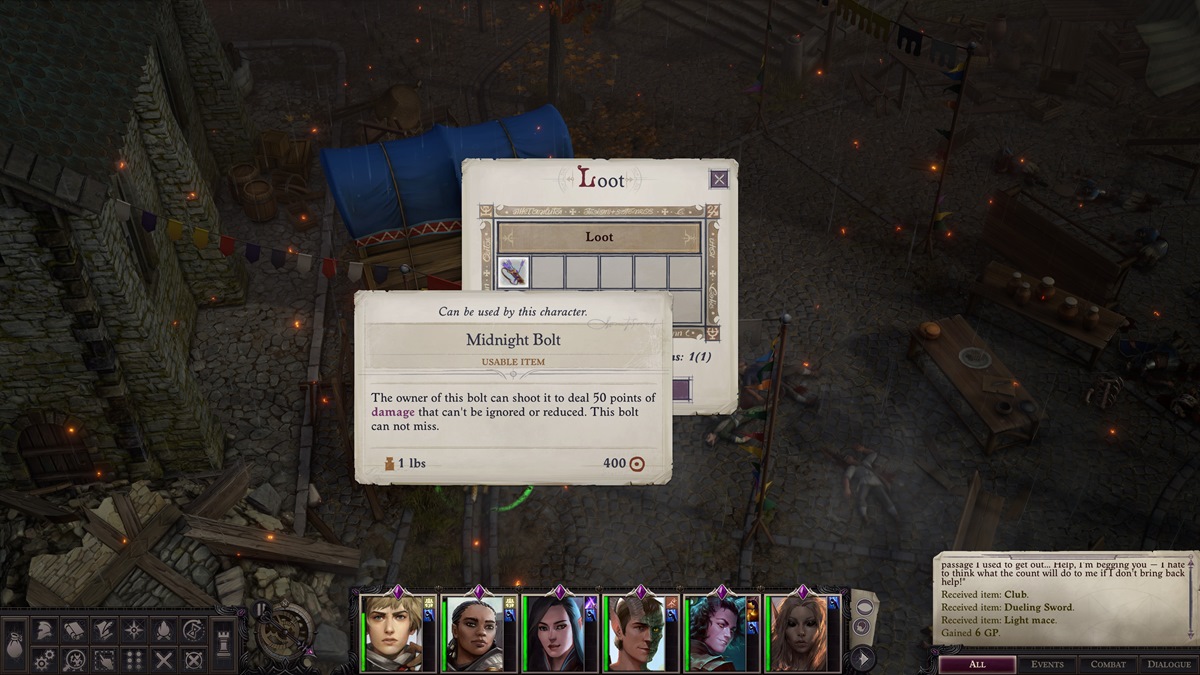
Task: Pick up the Midnight Bolt item
Action: pos(513,272)
